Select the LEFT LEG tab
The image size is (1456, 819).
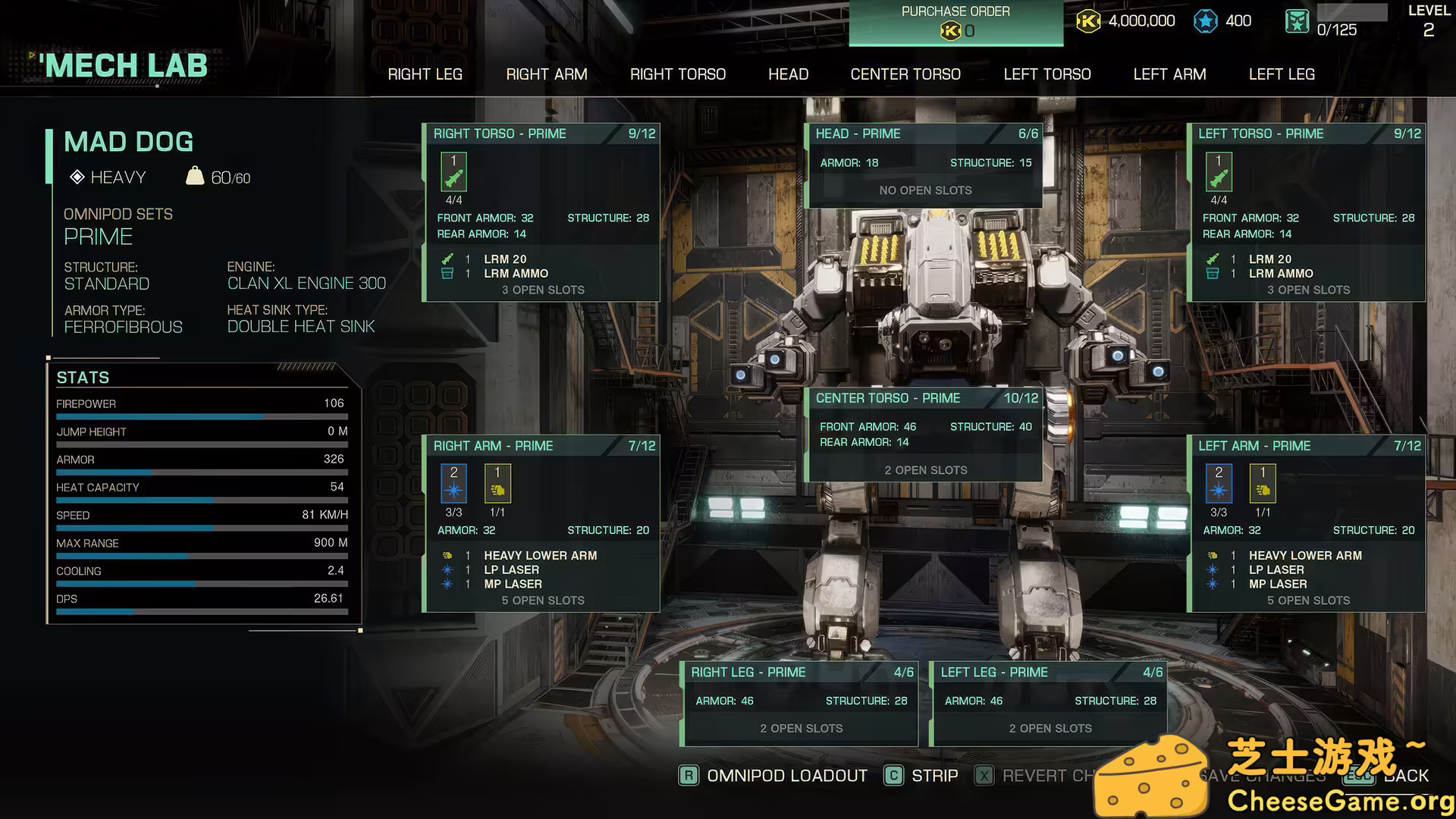click(x=1282, y=74)
